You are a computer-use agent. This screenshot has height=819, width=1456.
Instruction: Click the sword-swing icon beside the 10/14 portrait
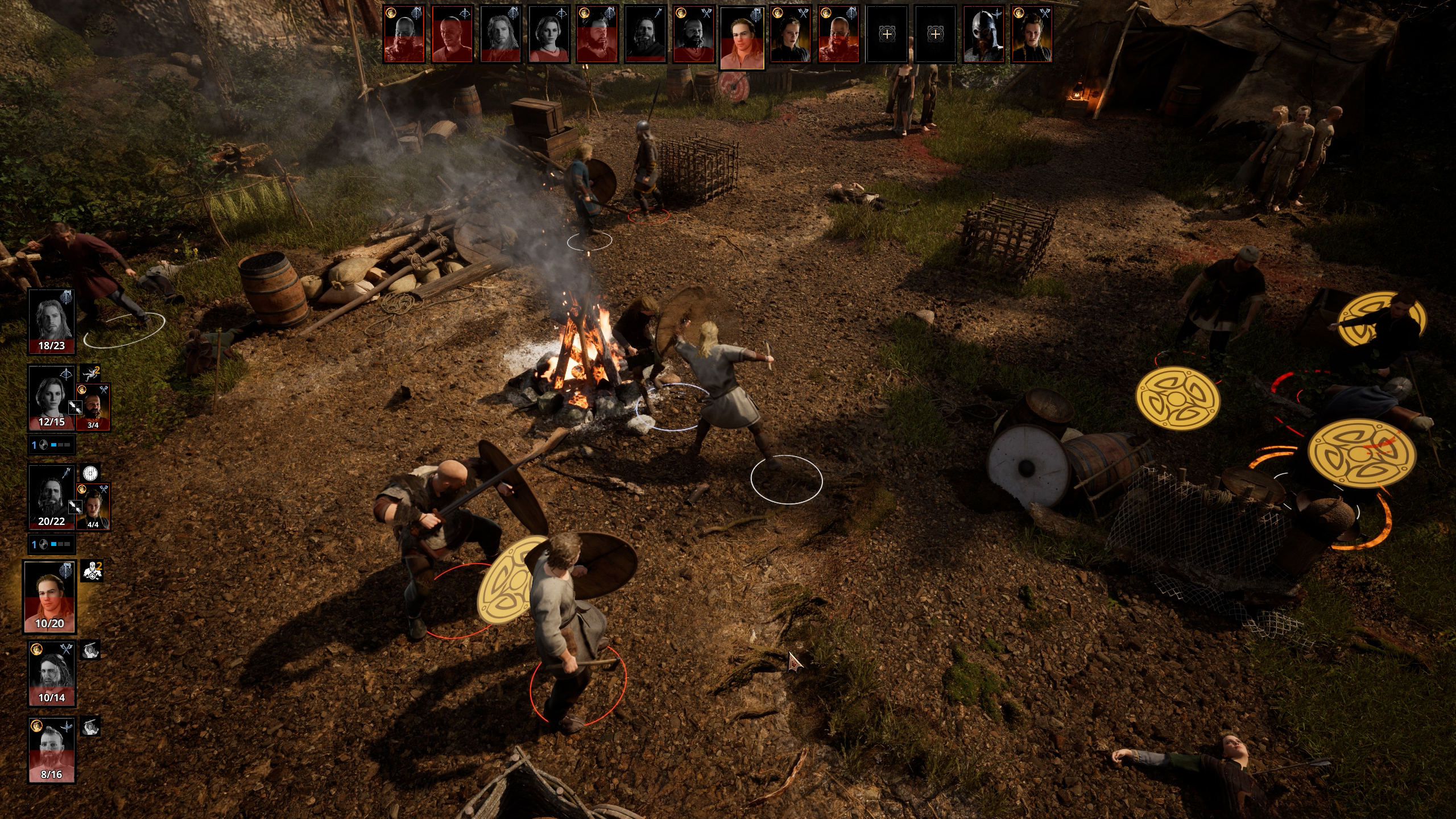point(90,650)
